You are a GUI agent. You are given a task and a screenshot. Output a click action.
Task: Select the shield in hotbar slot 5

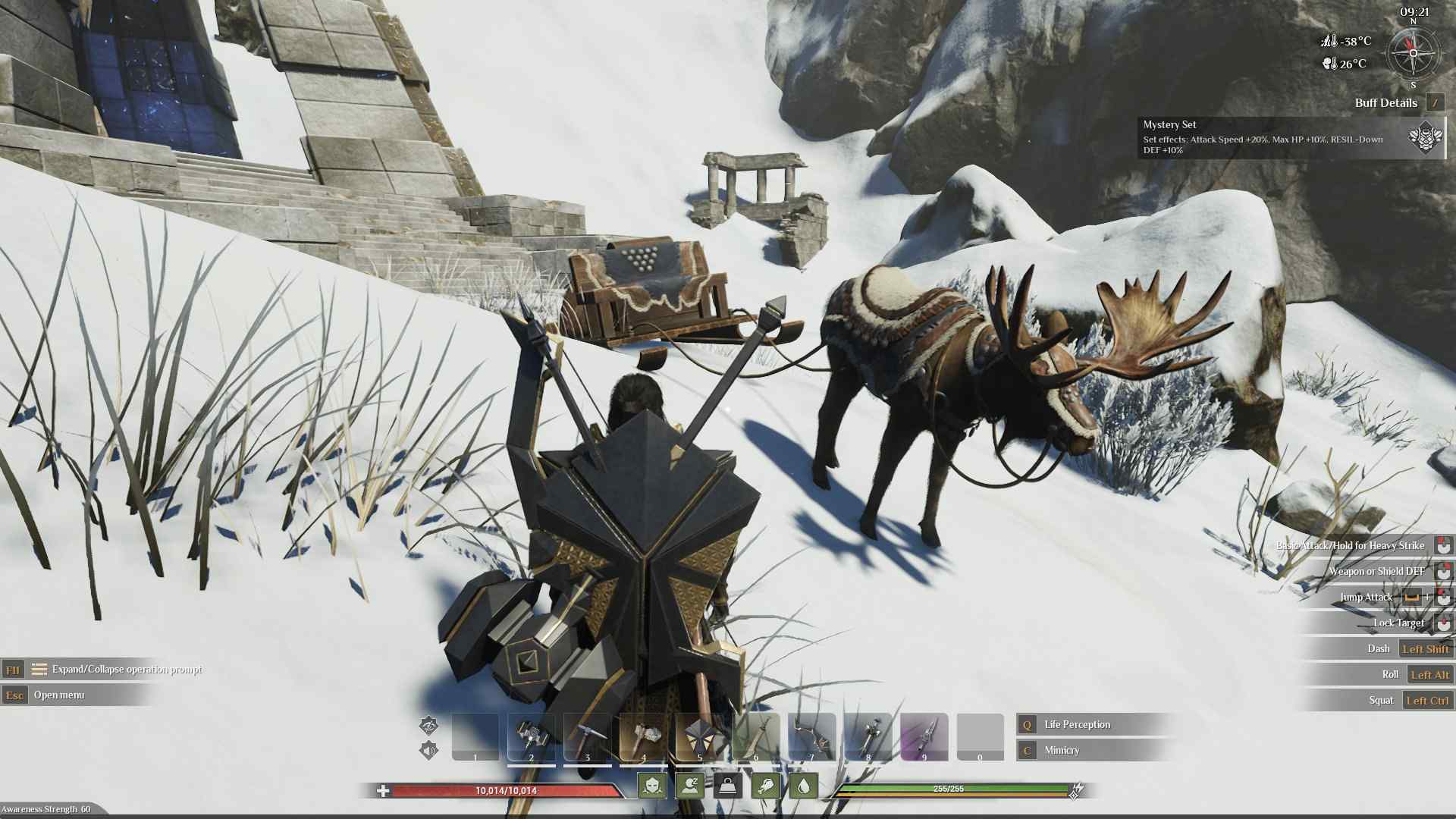coord(698,736)
